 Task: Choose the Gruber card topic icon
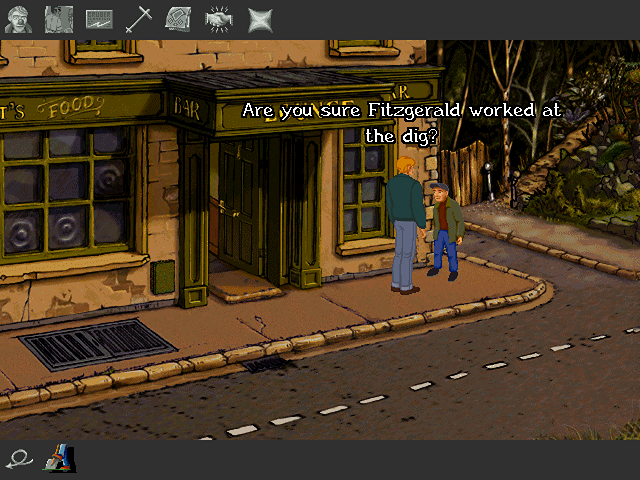(99, 18)
